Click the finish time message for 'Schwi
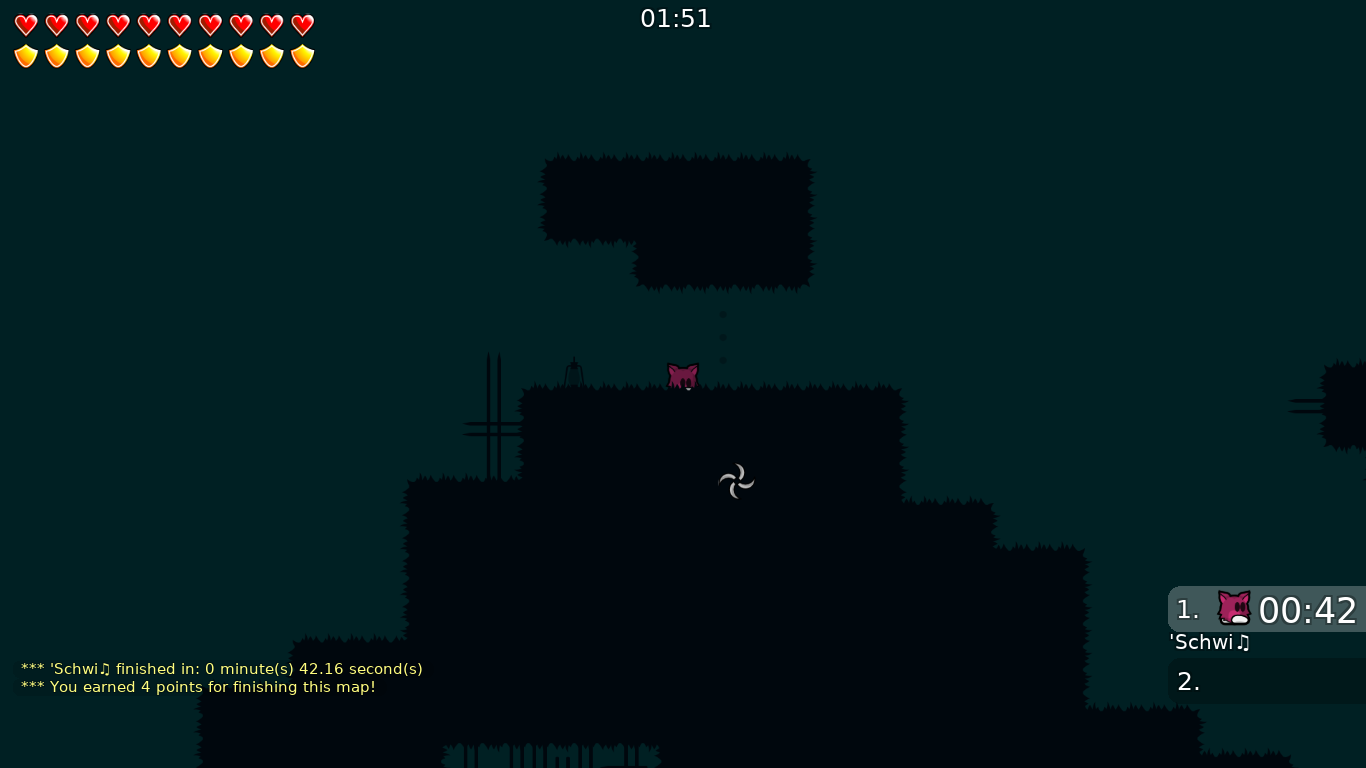Screen dimensions: 1366x768 pyautogui.click(x=221, y=669)
